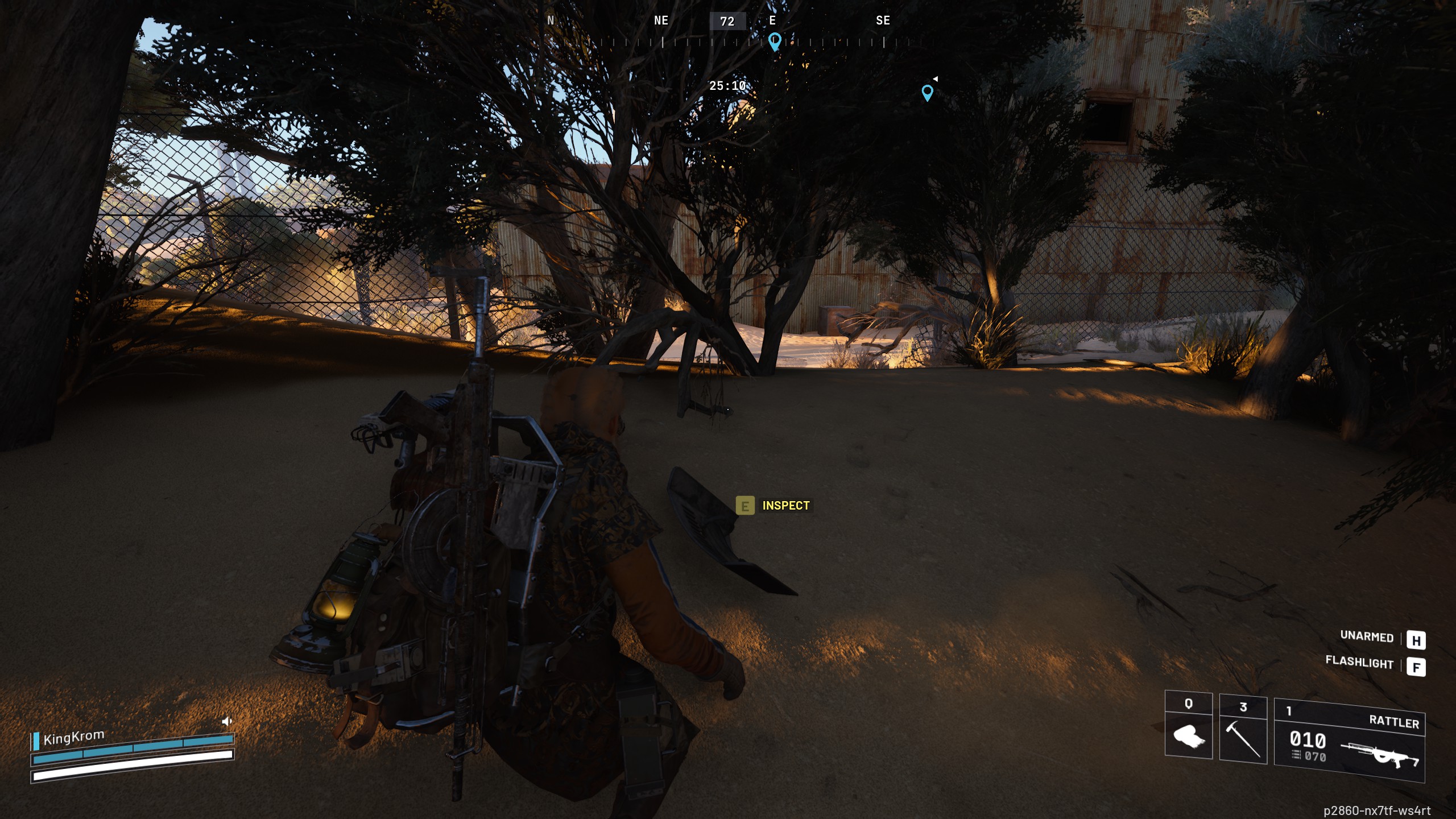Click the NE marking on the compass bar
The image size is (1456, 819).
click(660, 20)
